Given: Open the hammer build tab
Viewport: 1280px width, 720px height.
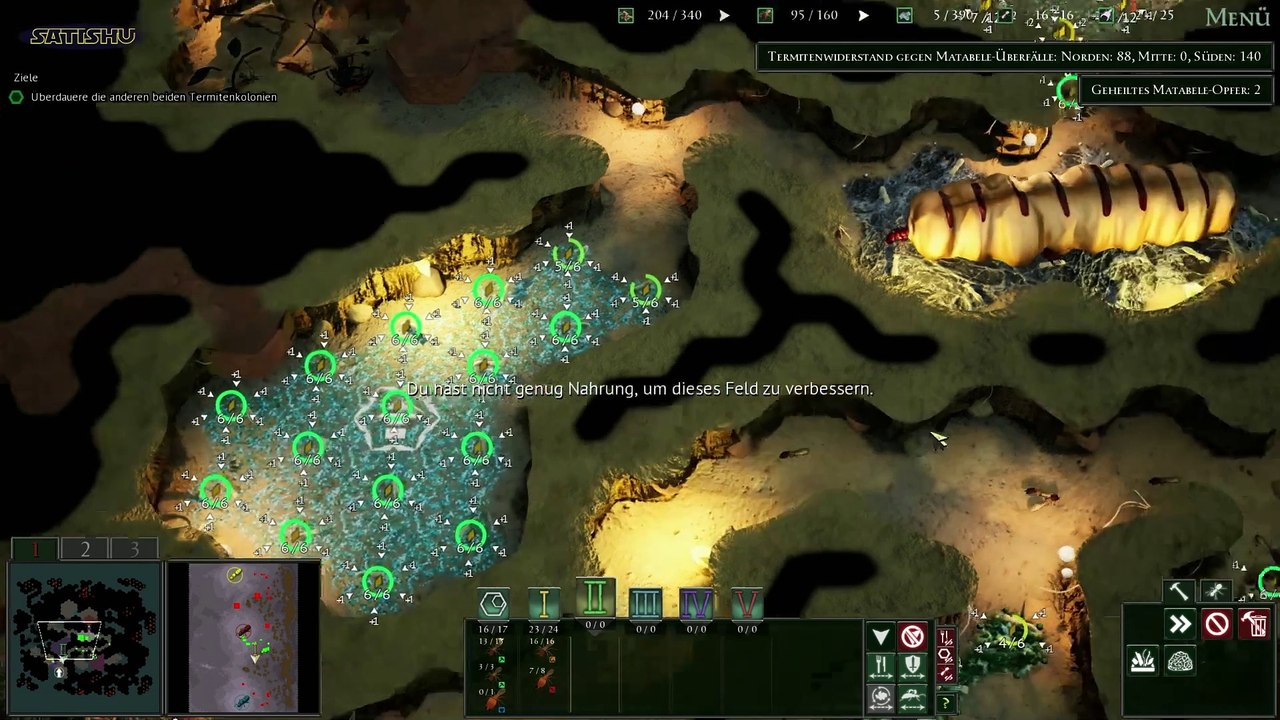Looking at the screenshot, I should [1180, 592].
